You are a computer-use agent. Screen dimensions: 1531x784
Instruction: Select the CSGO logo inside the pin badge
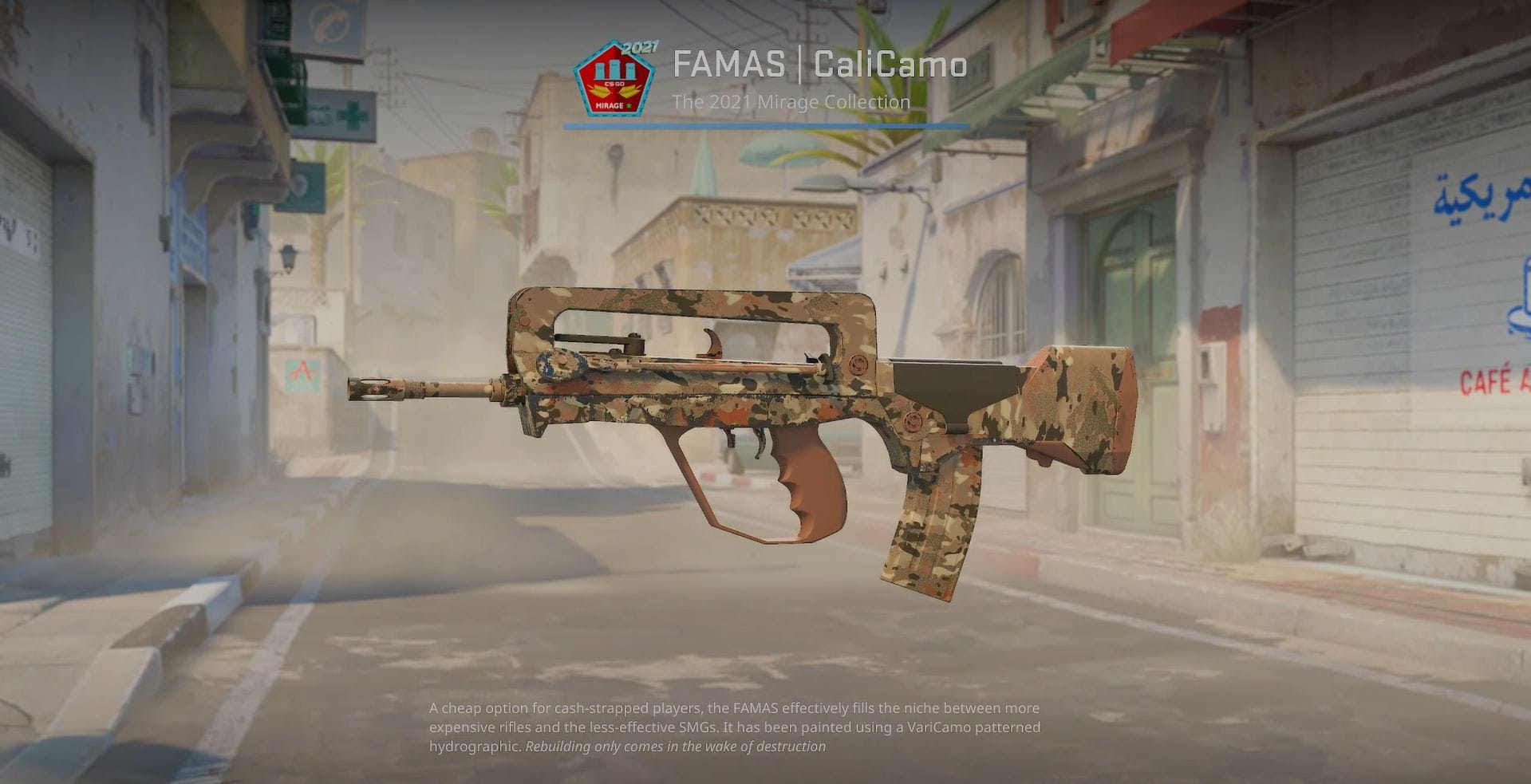pos(614,84)
